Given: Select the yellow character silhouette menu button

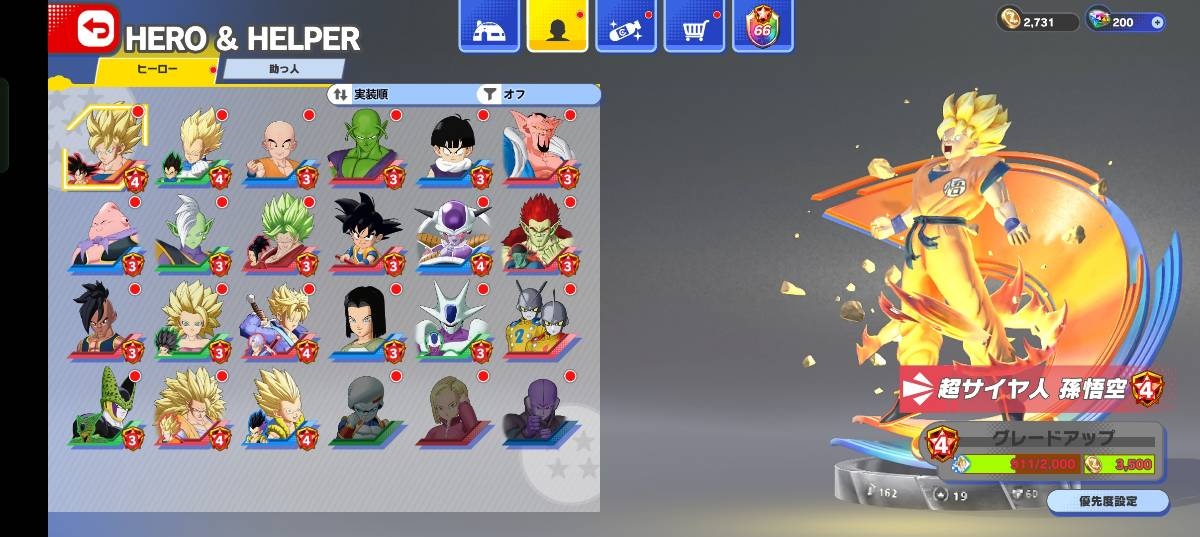Looking at the screenshot, I should (x=558, y=26).
